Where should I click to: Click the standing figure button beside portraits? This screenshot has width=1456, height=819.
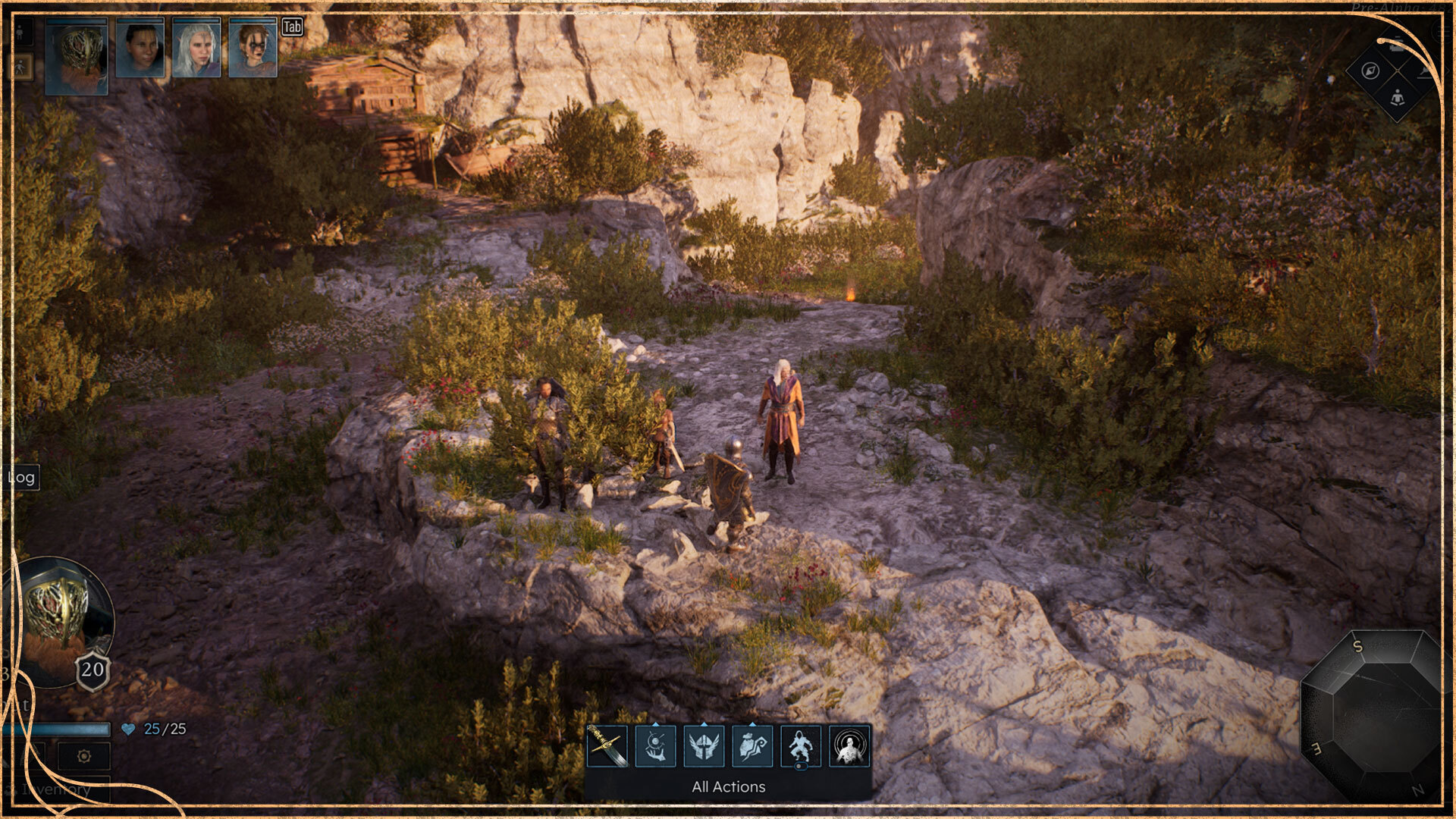pyautogui.click(x=20, y=32)
